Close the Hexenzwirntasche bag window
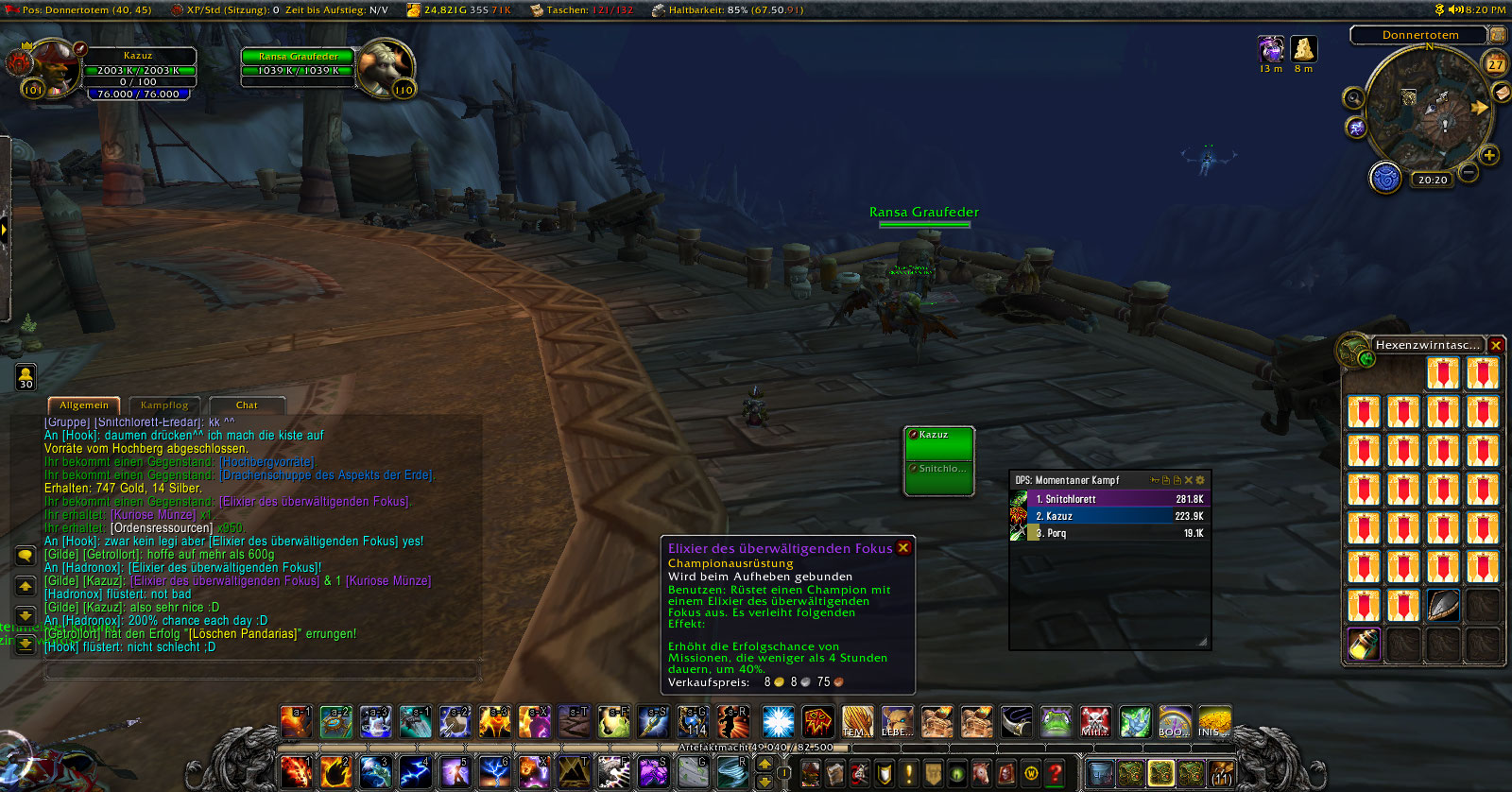Viewport: 1512px width, 792px height. (1496, 346)
